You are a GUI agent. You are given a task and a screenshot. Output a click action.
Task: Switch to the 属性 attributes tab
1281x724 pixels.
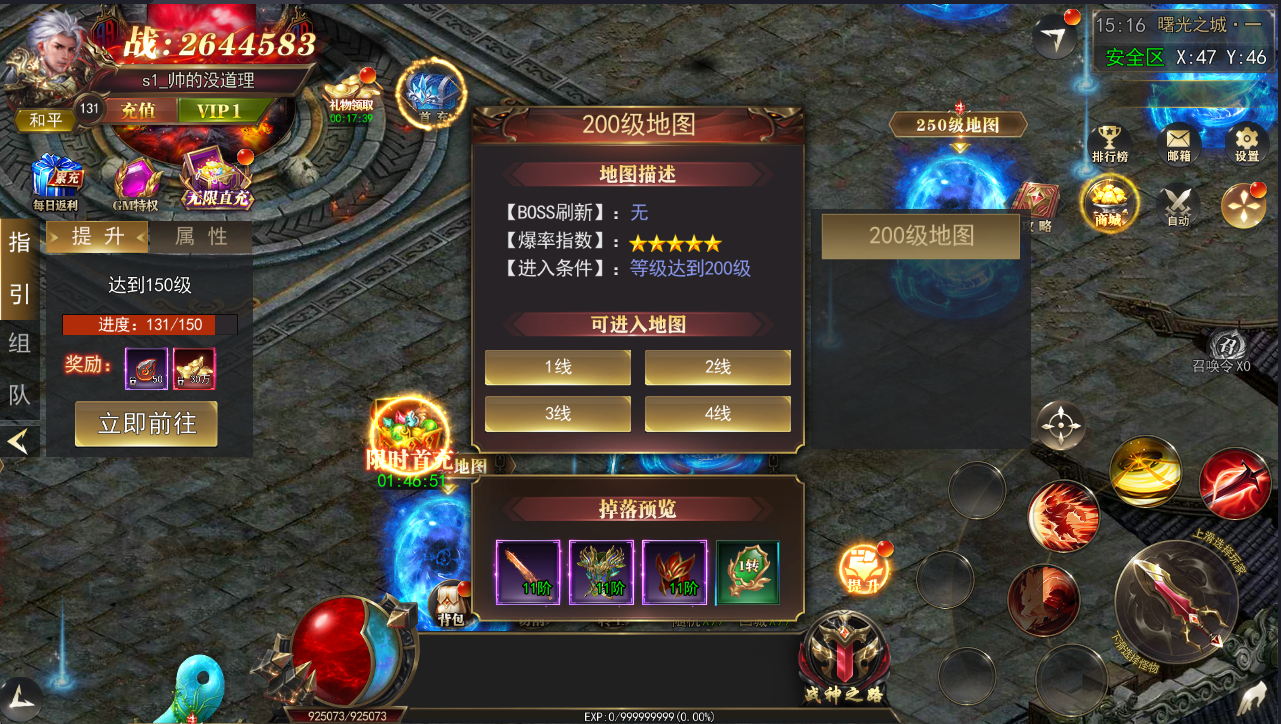tap(201, 237)
